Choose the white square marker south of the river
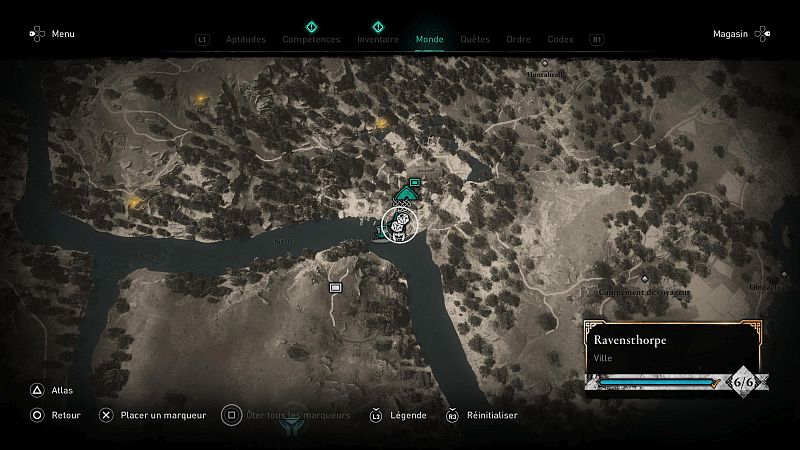Viewport: 800px width, 450px height. (x=336, y=287)
